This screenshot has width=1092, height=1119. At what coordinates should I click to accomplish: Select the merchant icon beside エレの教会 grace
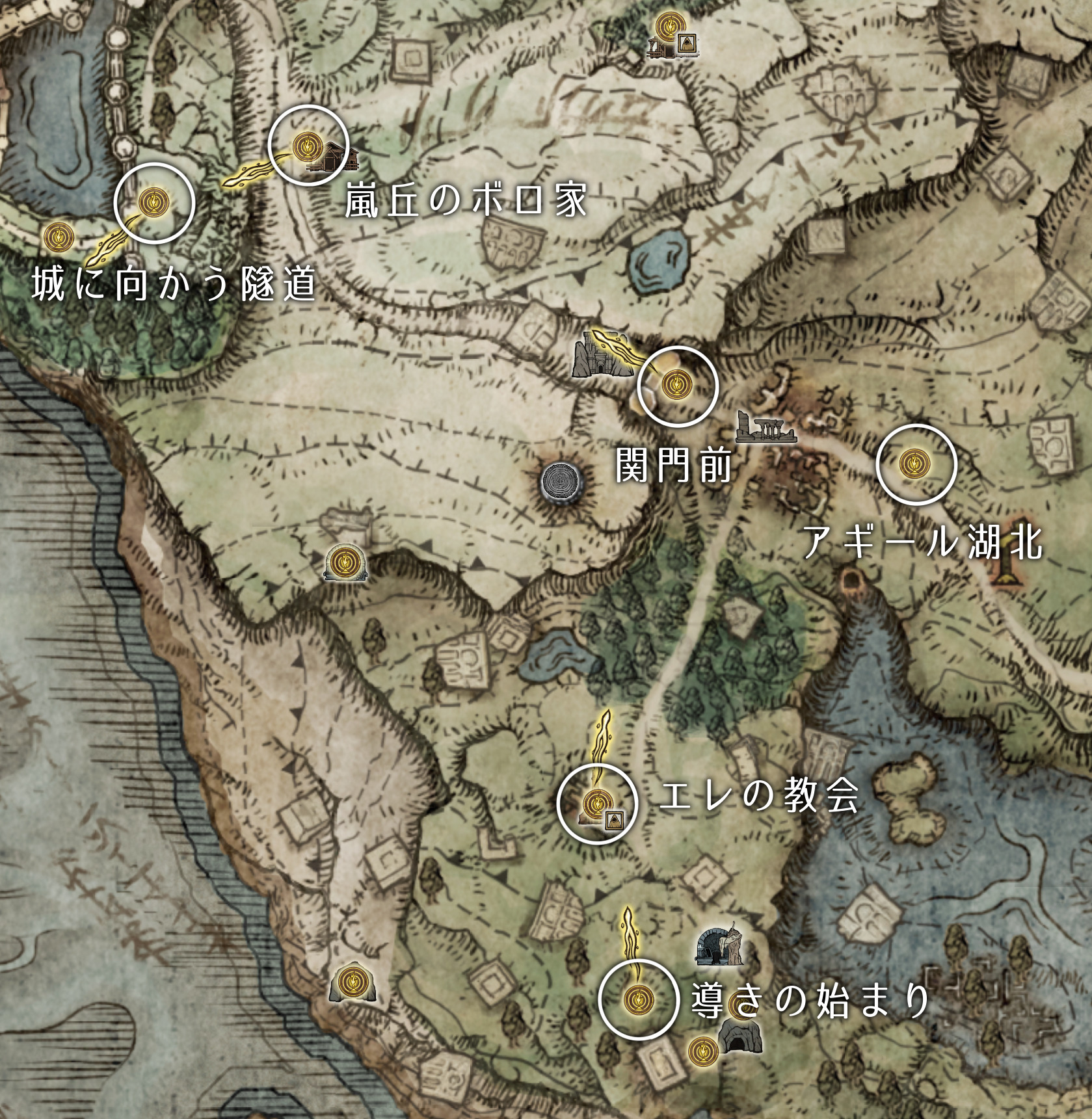[x=614, y=818]
